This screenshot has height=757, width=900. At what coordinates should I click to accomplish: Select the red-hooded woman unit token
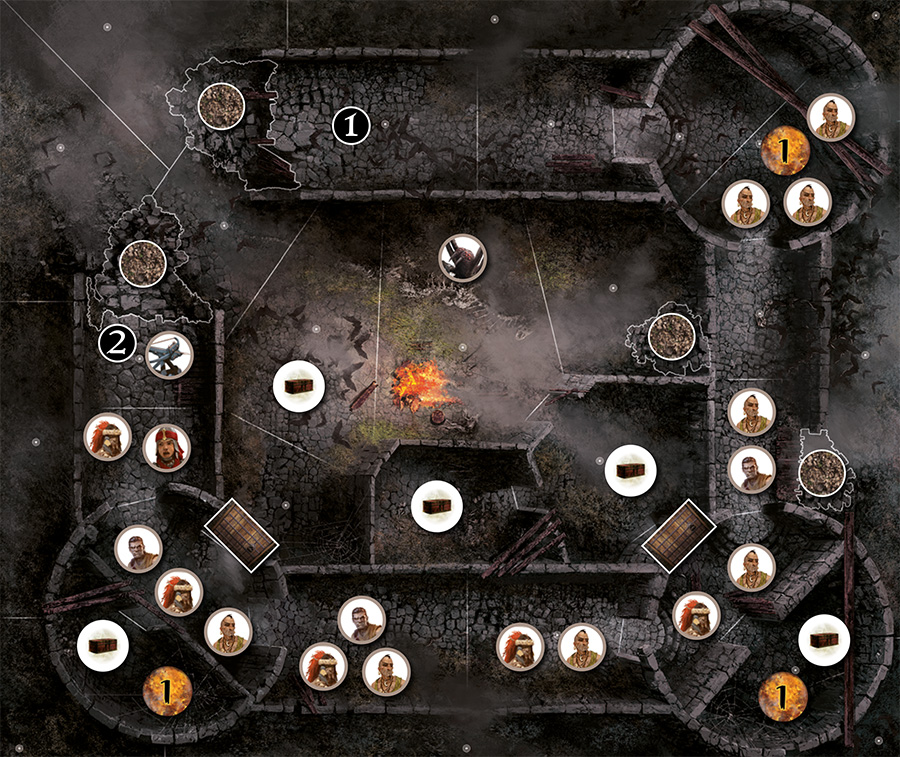[166, 448]
